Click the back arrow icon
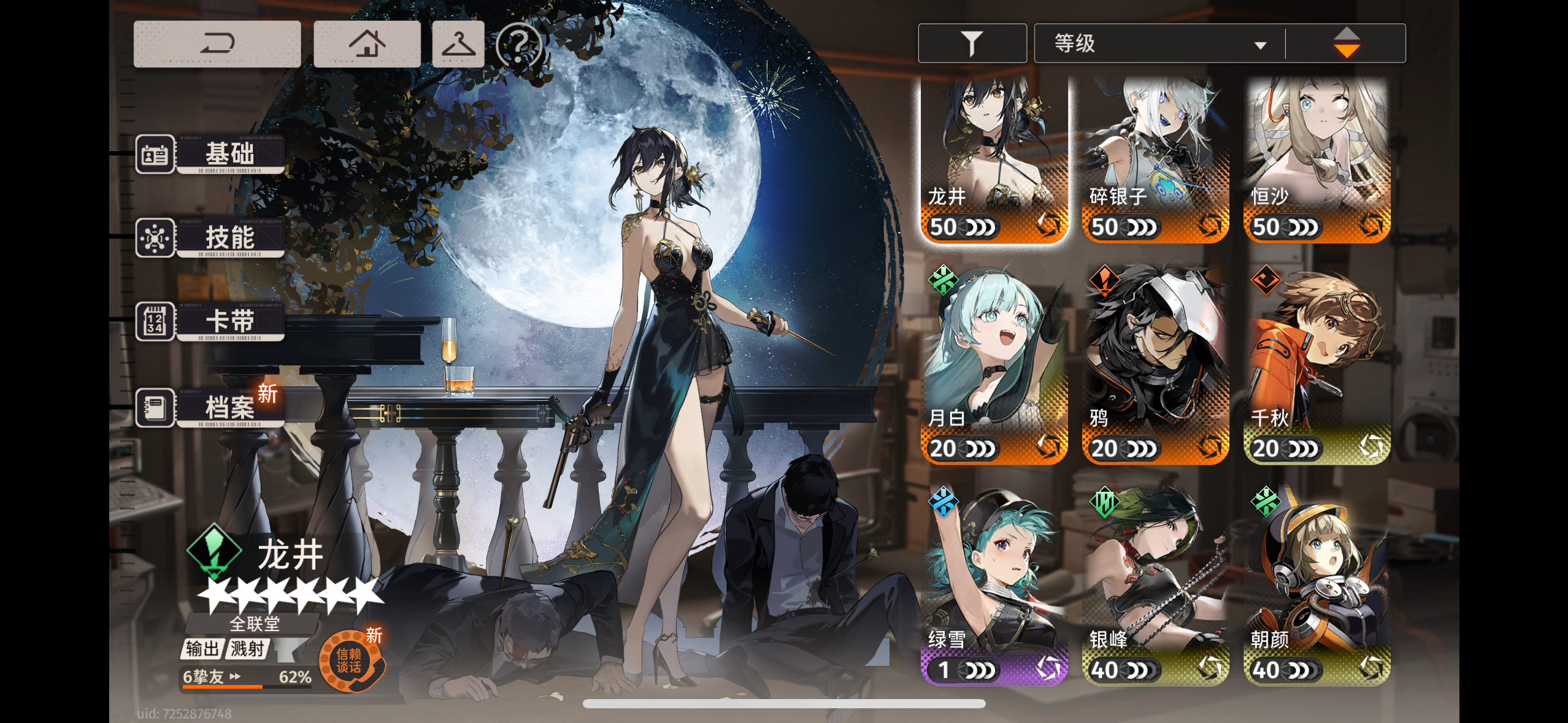 click(x=218, y=43)
